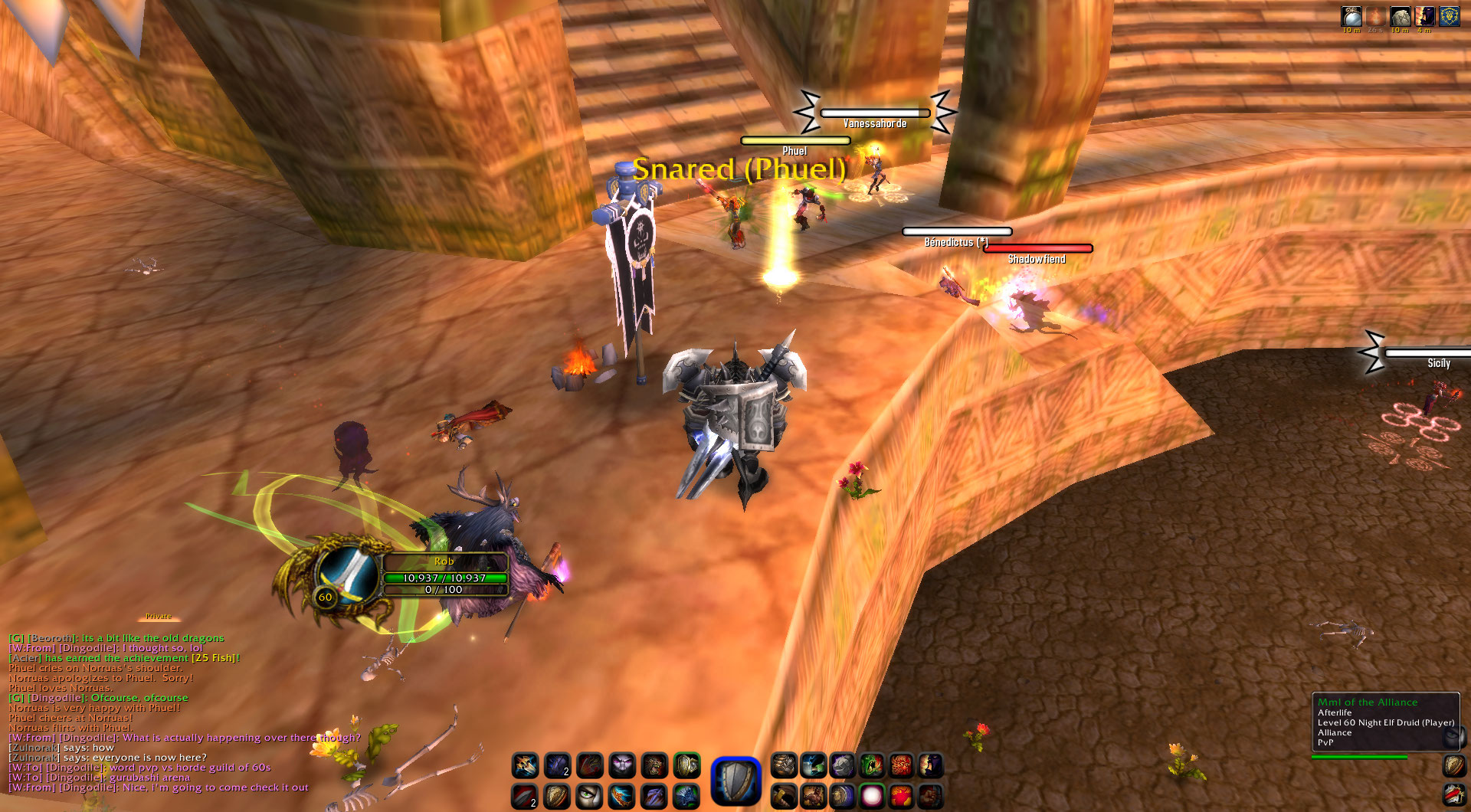Activate the large central shield ability

735,781
